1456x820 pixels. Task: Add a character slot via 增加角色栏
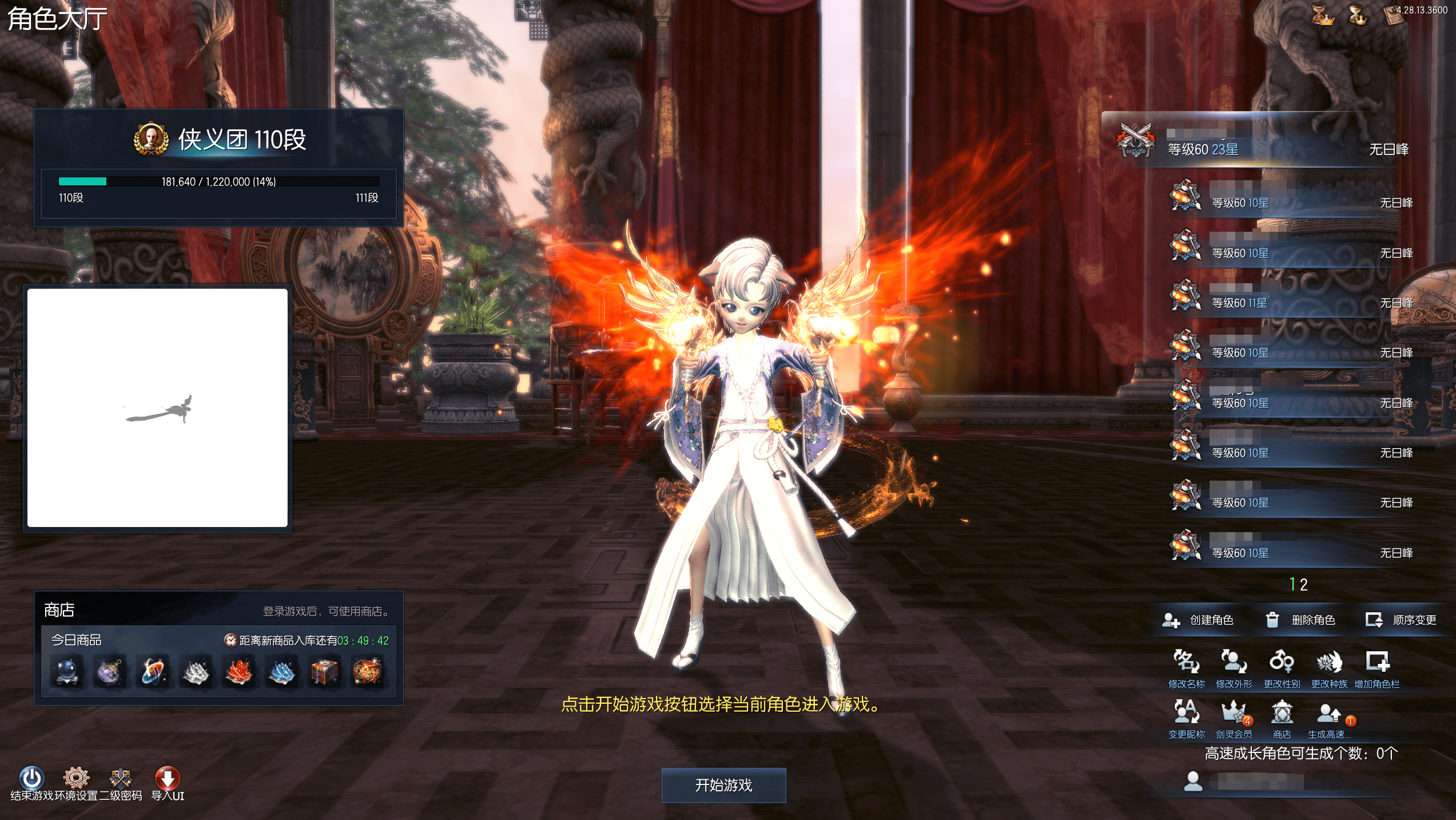[1377, 663]
